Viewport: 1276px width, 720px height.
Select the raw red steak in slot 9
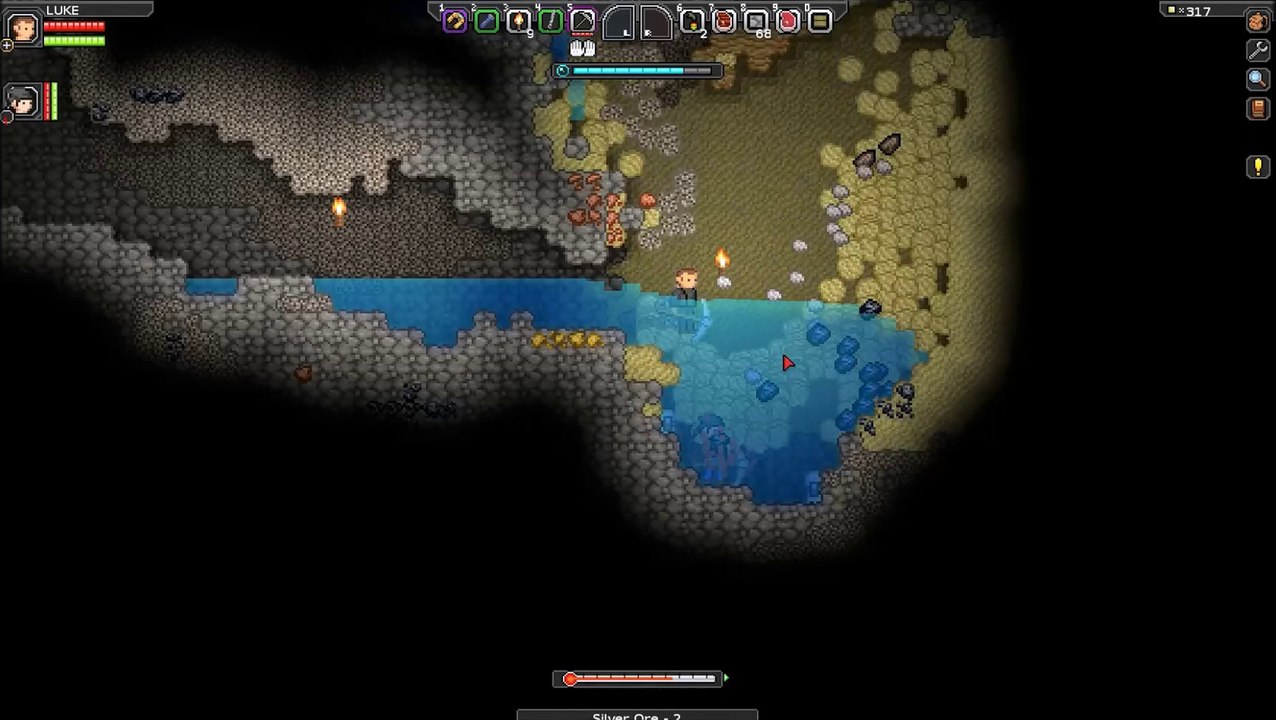coord(788,21)
